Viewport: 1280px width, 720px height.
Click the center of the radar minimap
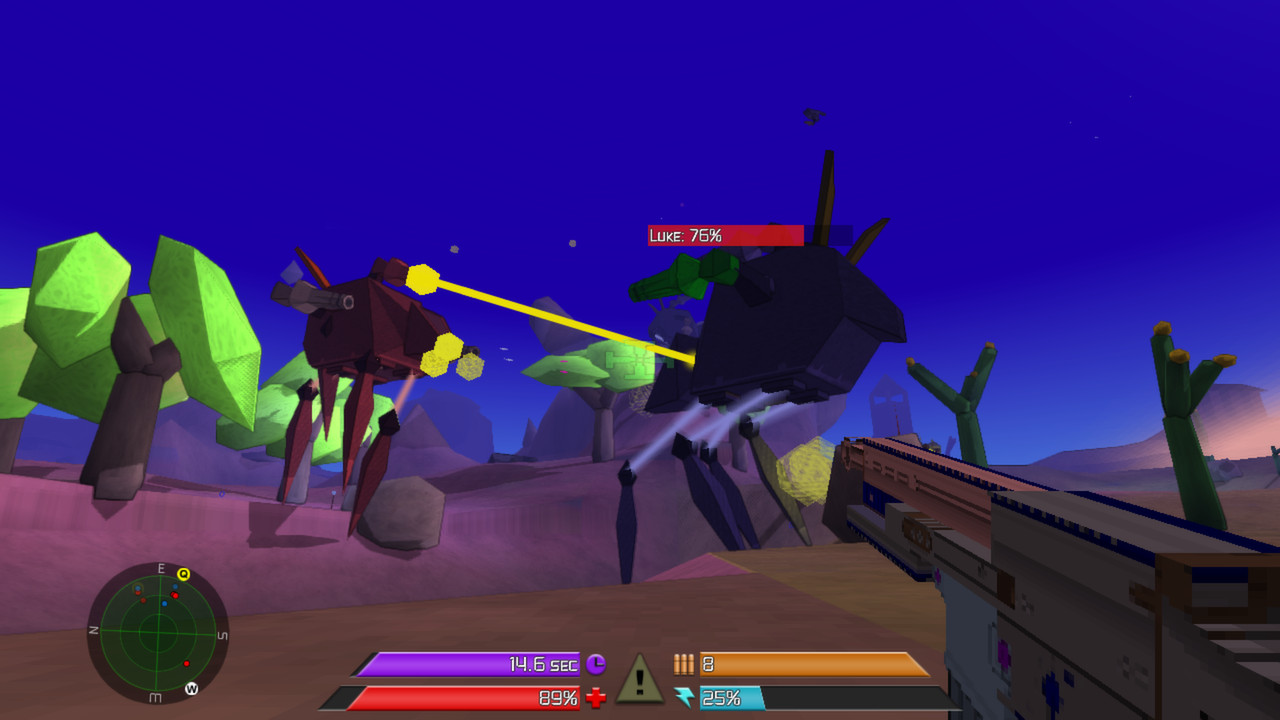tap(158, 632)
